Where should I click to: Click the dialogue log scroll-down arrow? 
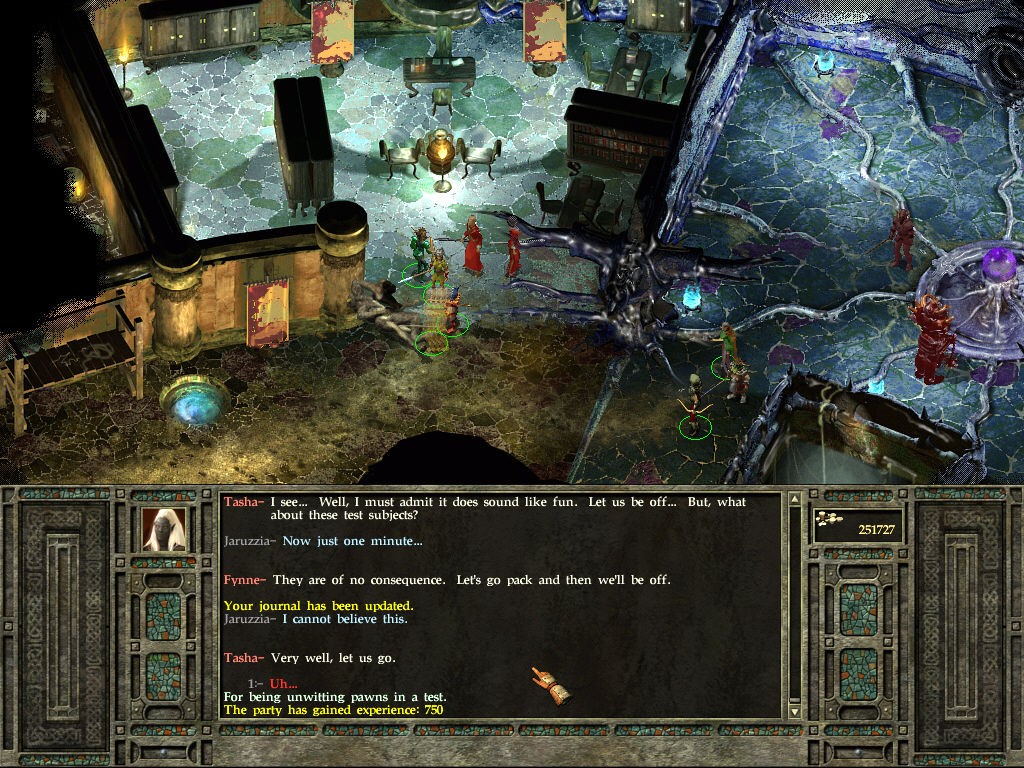tap(795, 710)
